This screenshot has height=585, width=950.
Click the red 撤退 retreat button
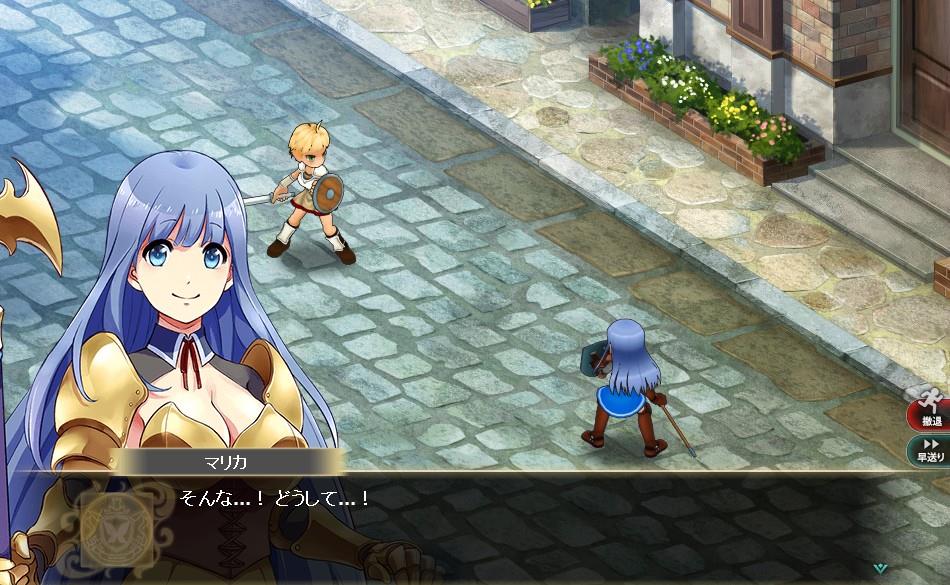(x=931, y=410)
